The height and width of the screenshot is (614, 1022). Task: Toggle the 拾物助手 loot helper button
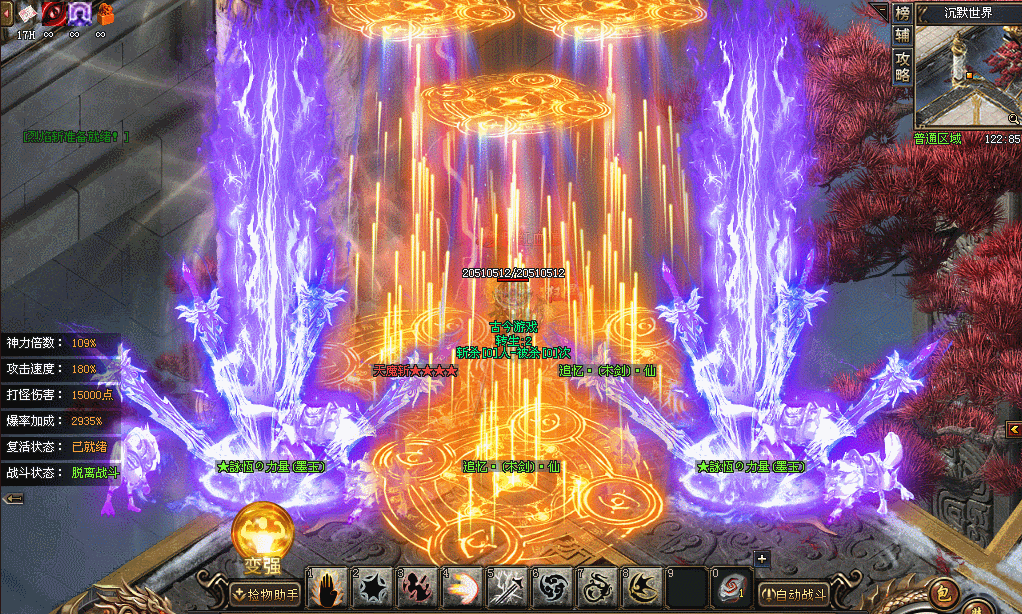pyautogui.click(x=265, y=594)
